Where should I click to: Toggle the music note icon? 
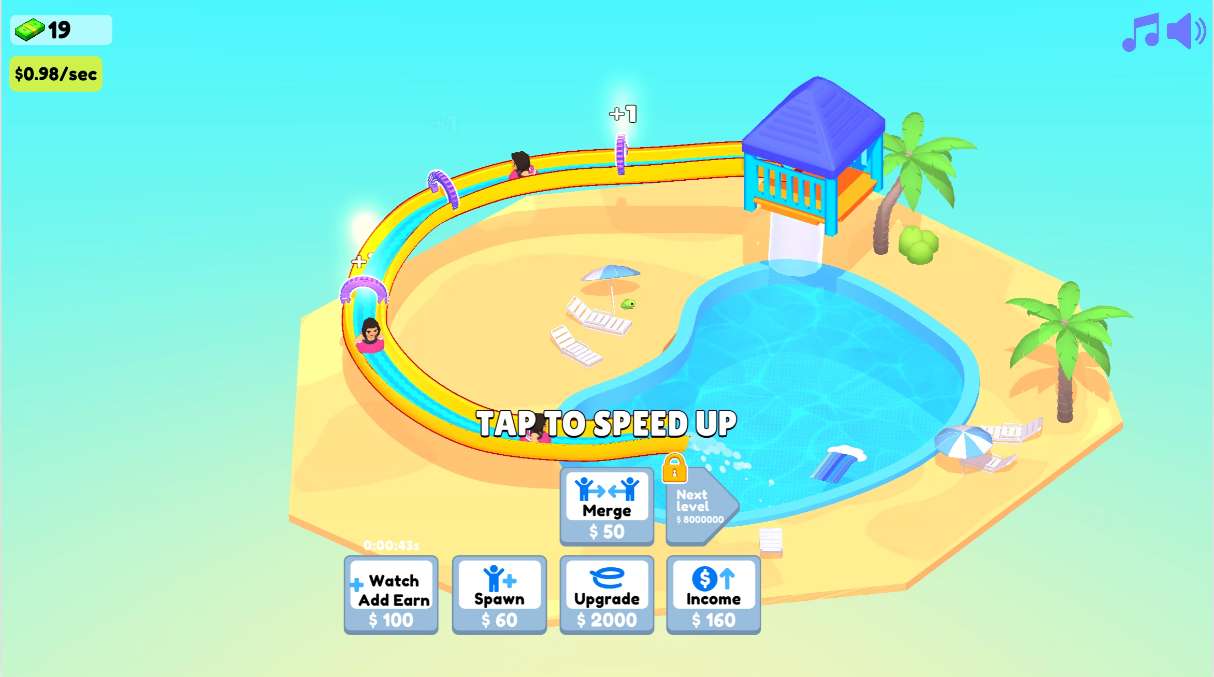click(1140, 33)
